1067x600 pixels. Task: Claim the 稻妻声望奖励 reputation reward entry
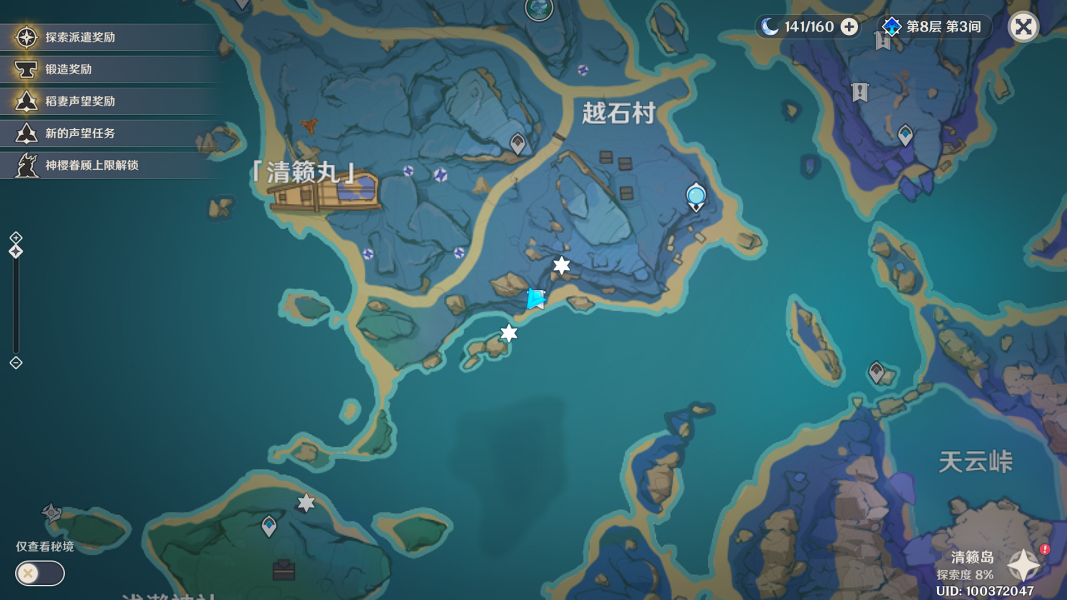click(80, 101)
